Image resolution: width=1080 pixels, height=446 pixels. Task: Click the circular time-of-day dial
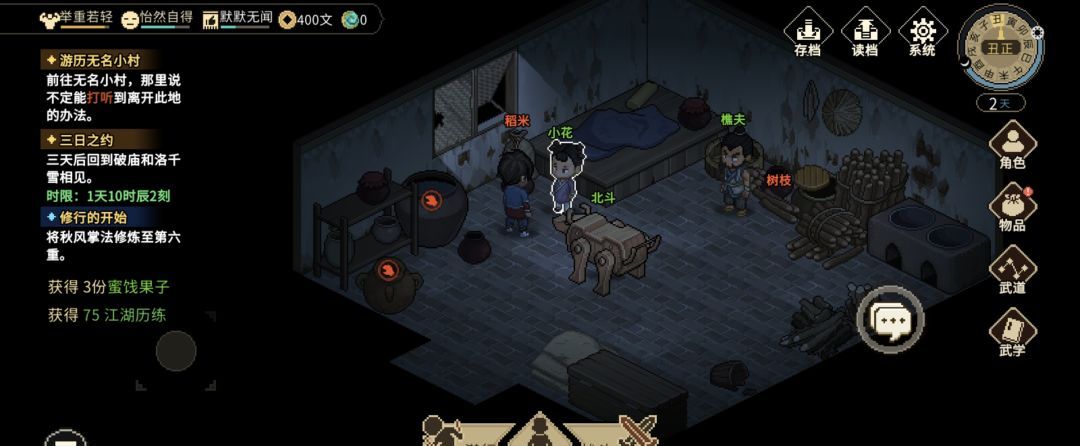(1000, 47)
